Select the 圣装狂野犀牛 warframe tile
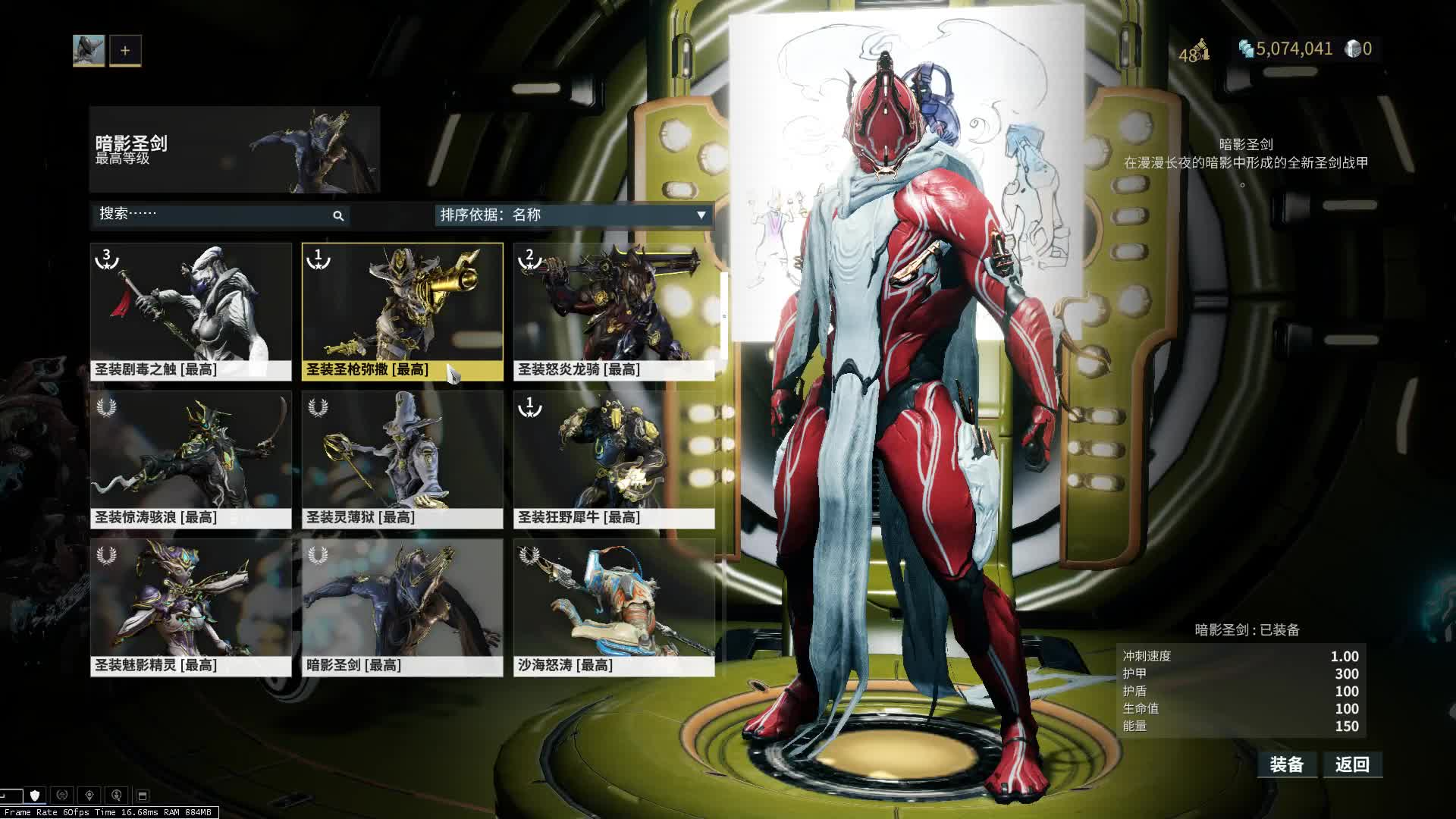Screen dimensions: 1456x819 click(x=613, y=459)
